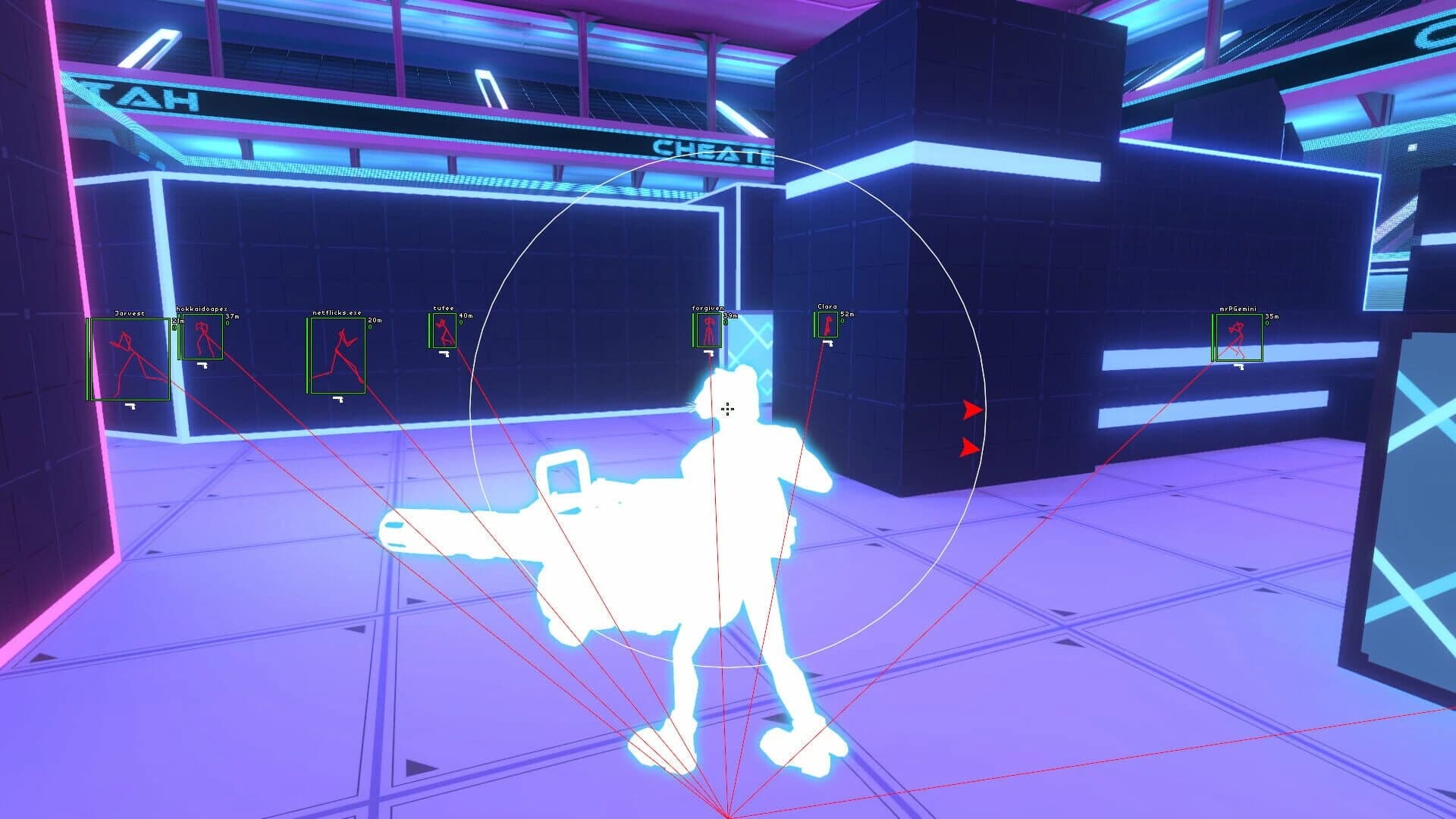
Task: Click the green health bar next to tufee
Action: coord(429,332)
